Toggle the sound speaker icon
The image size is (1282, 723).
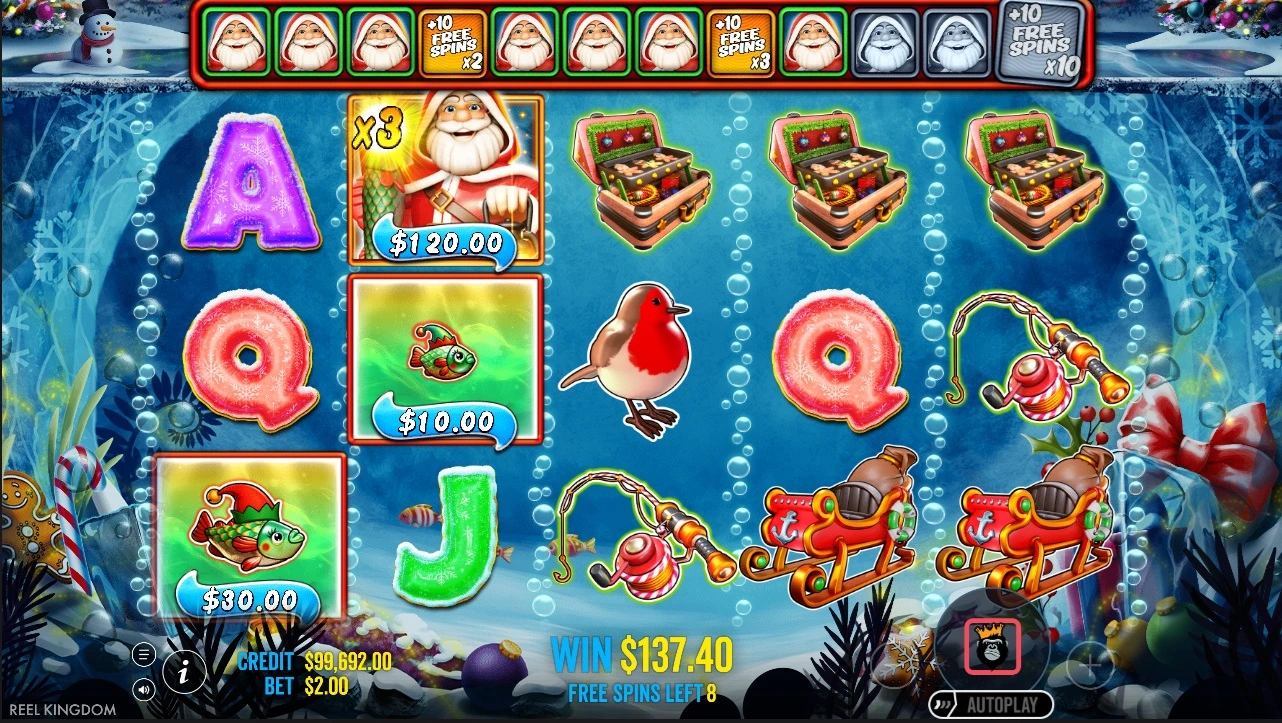pos(145,688)
